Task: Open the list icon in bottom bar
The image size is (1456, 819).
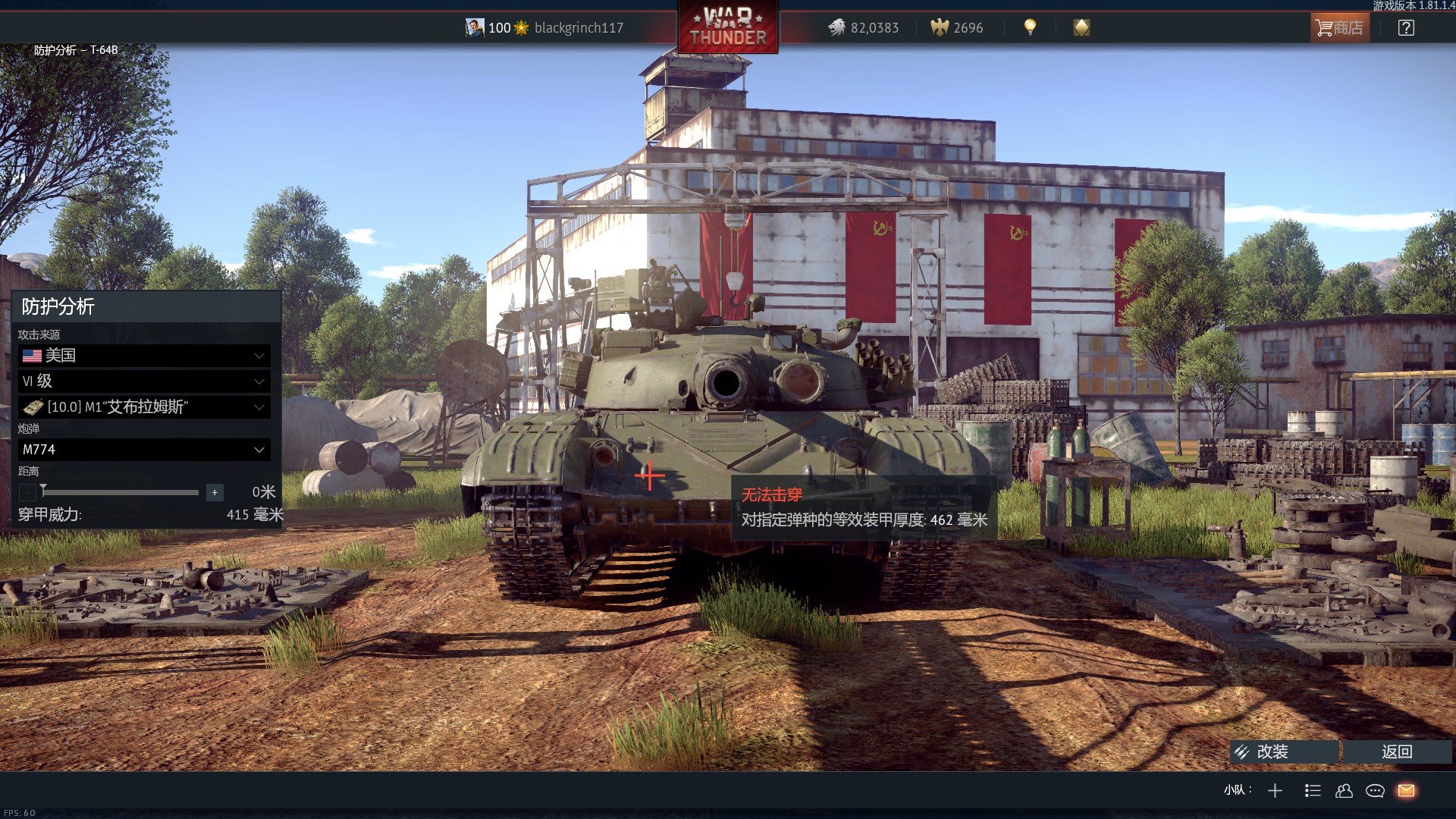Action: point(1313,791)
